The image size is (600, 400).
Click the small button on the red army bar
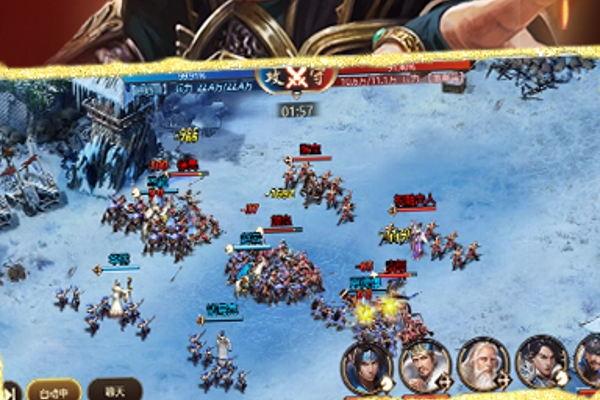[446, 77]
